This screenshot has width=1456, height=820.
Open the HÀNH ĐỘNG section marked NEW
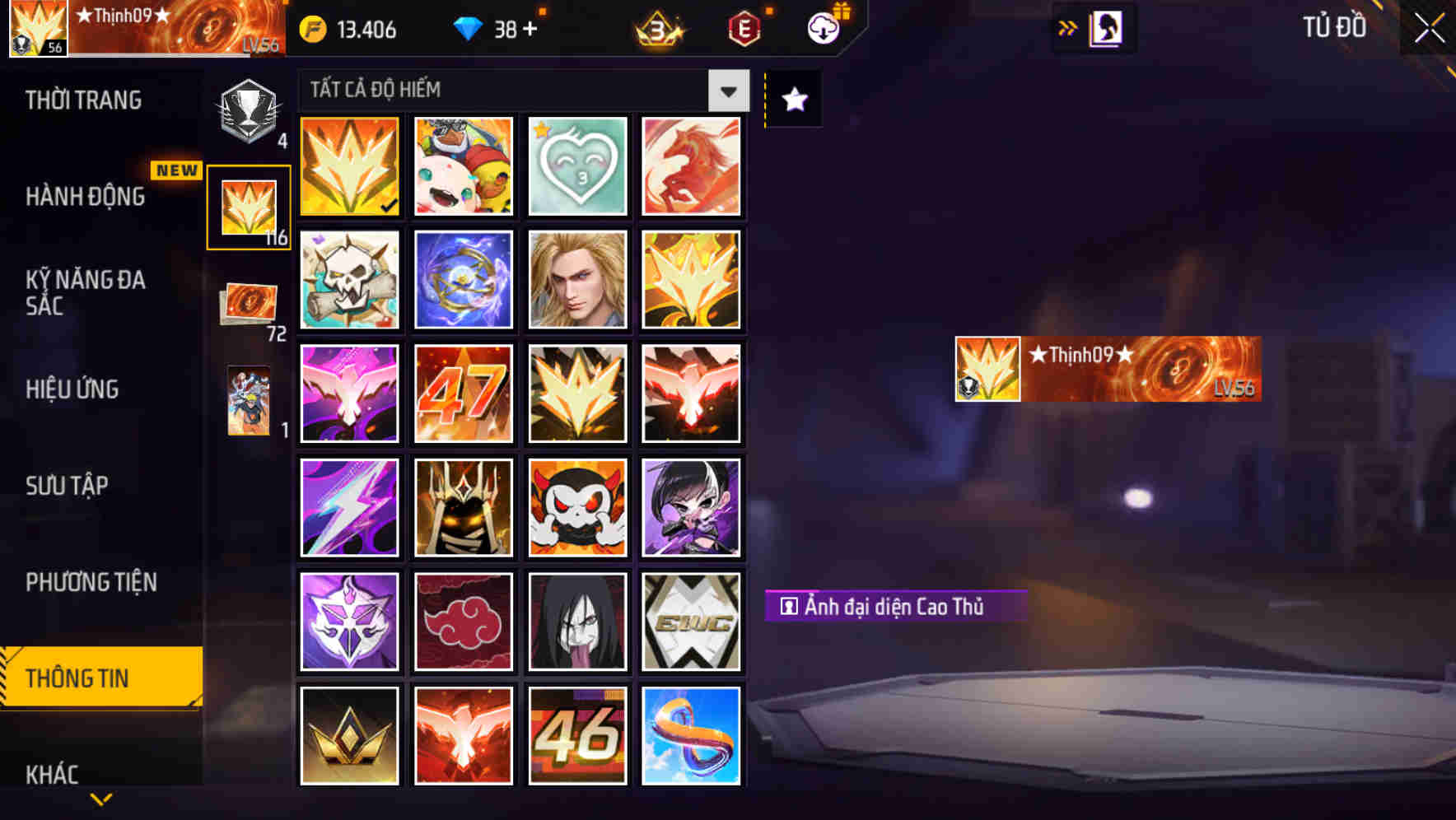86,197
